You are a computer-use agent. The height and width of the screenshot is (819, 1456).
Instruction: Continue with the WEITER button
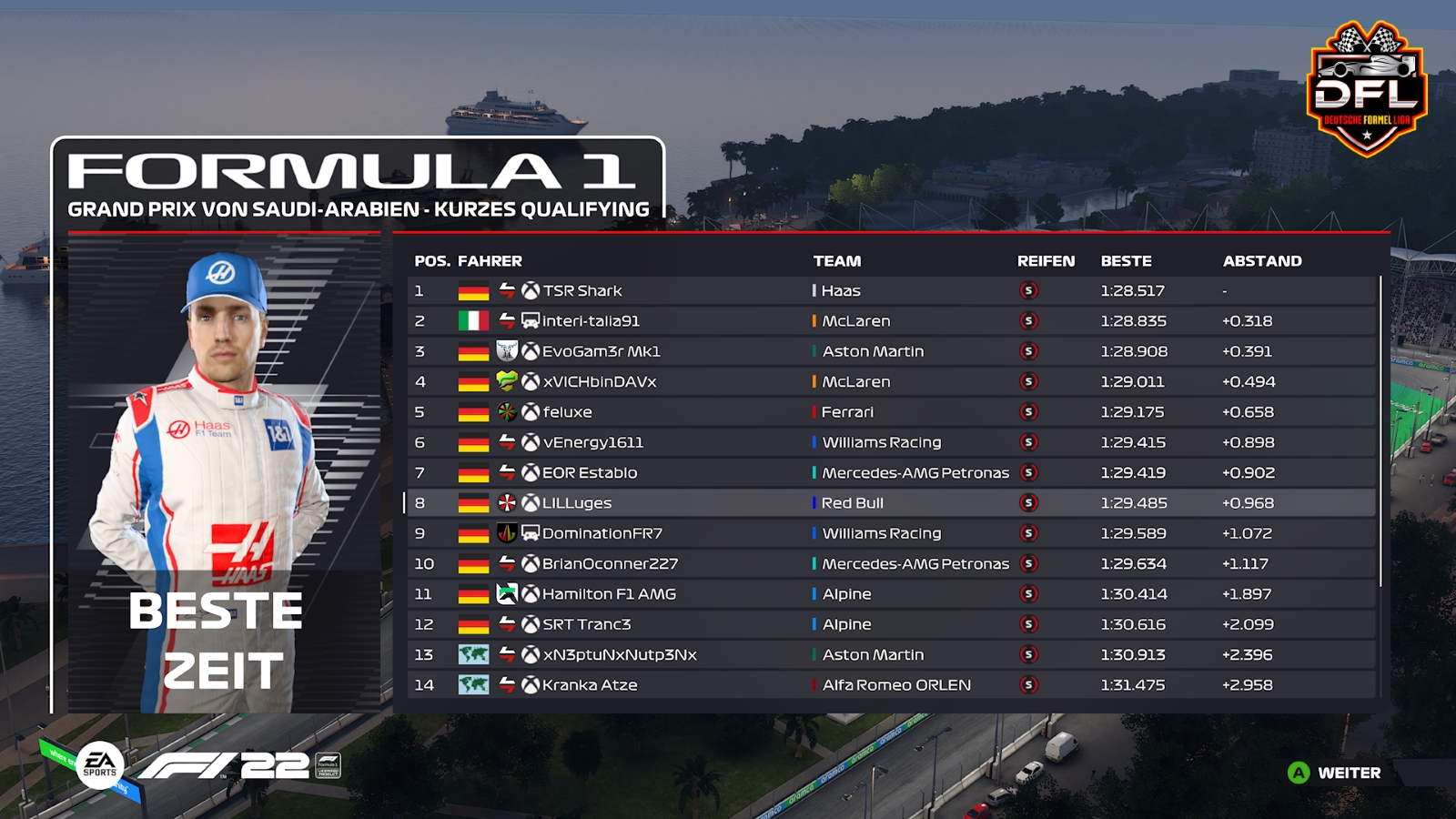tap(1336, 773)
